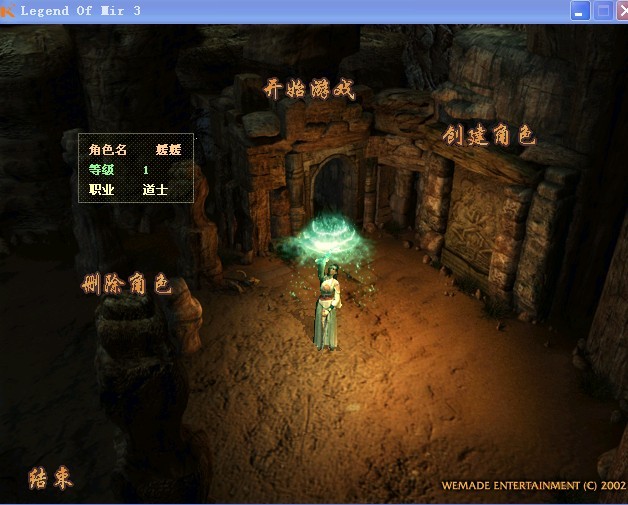
Task: Click 开始游戏 to start the game
Action: [x=309, y=89]
